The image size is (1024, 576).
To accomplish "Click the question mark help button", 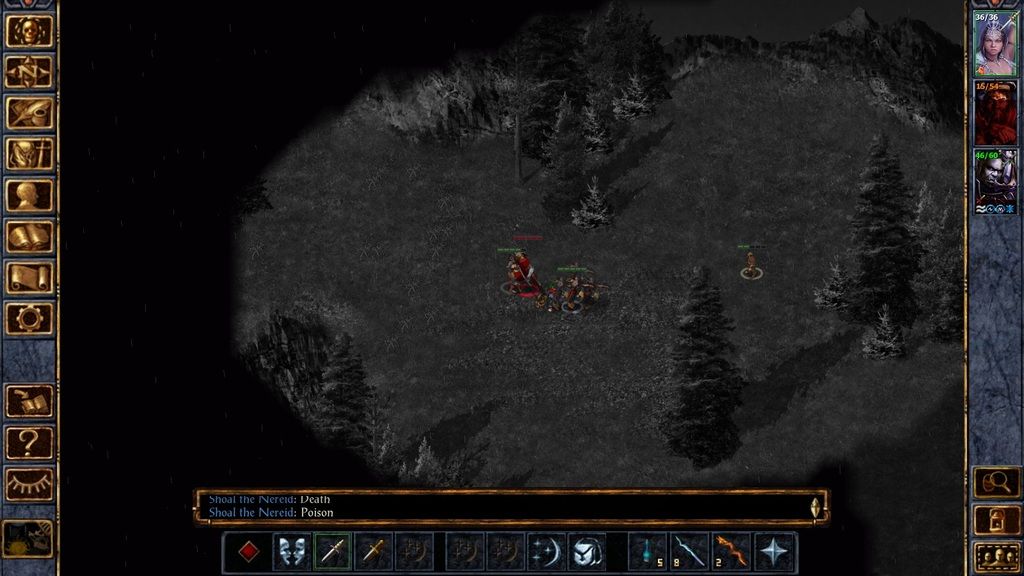I will pos(29,442).
